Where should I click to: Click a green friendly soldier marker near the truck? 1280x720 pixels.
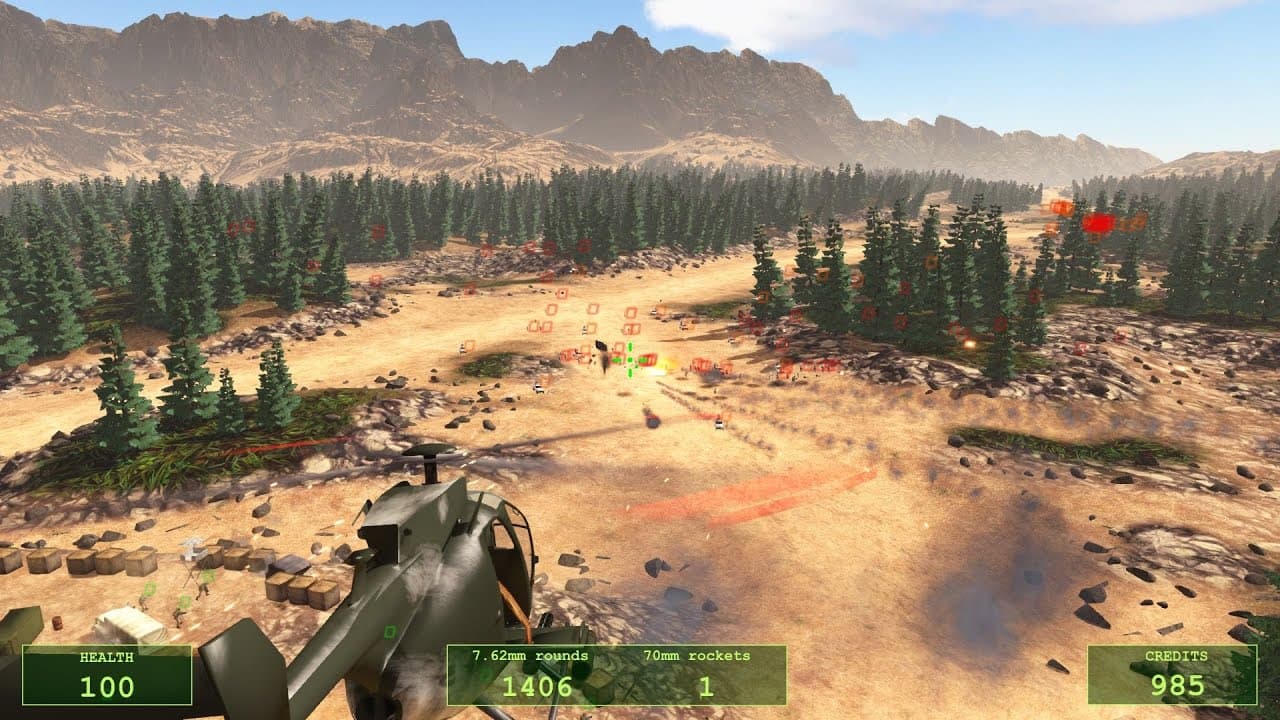(x=183, y=600)
